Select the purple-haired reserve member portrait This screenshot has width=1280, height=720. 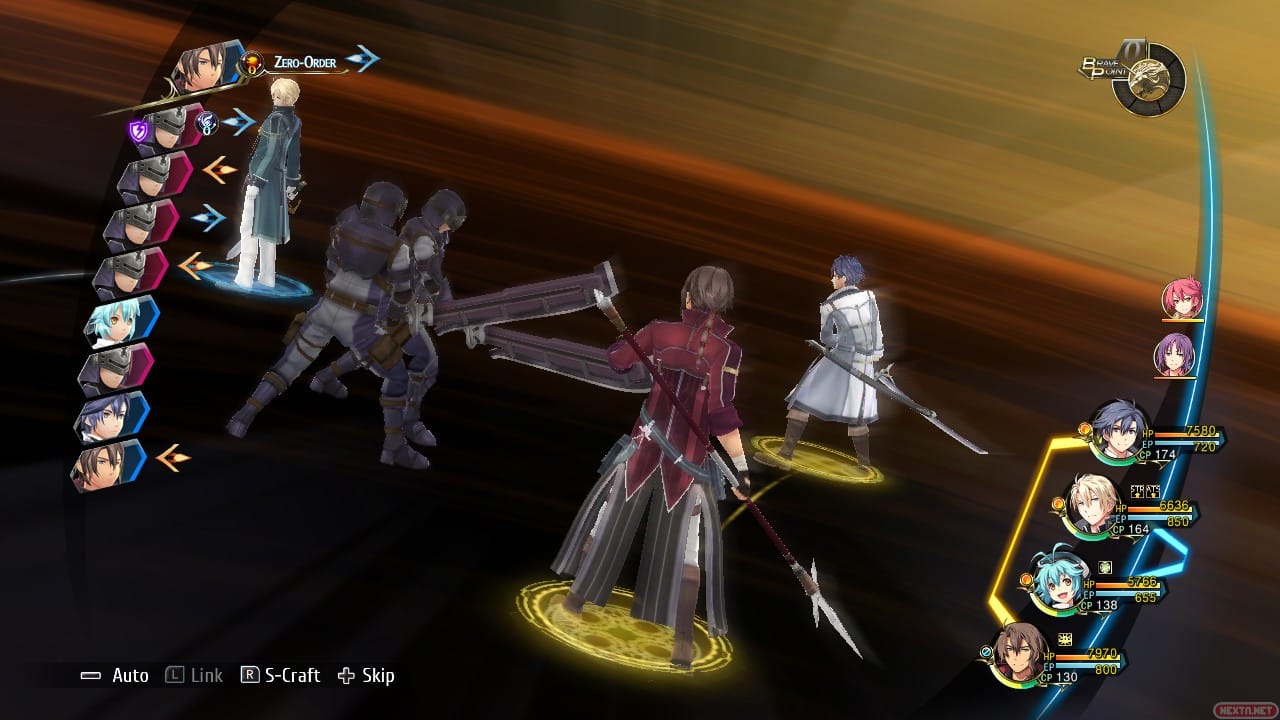point(1173,355)
